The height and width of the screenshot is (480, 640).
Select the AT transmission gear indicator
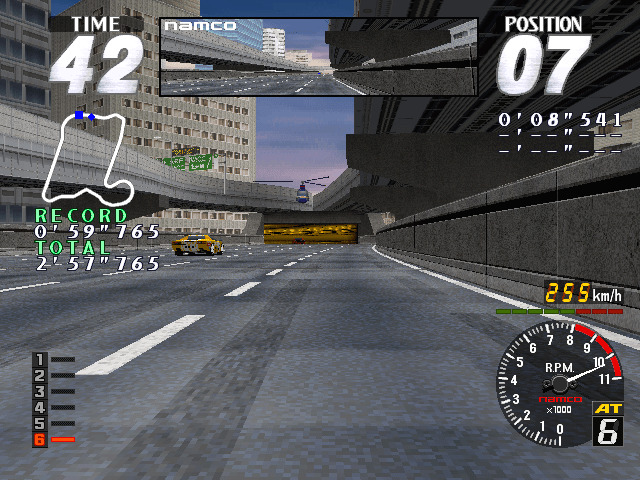click(608, 424)
